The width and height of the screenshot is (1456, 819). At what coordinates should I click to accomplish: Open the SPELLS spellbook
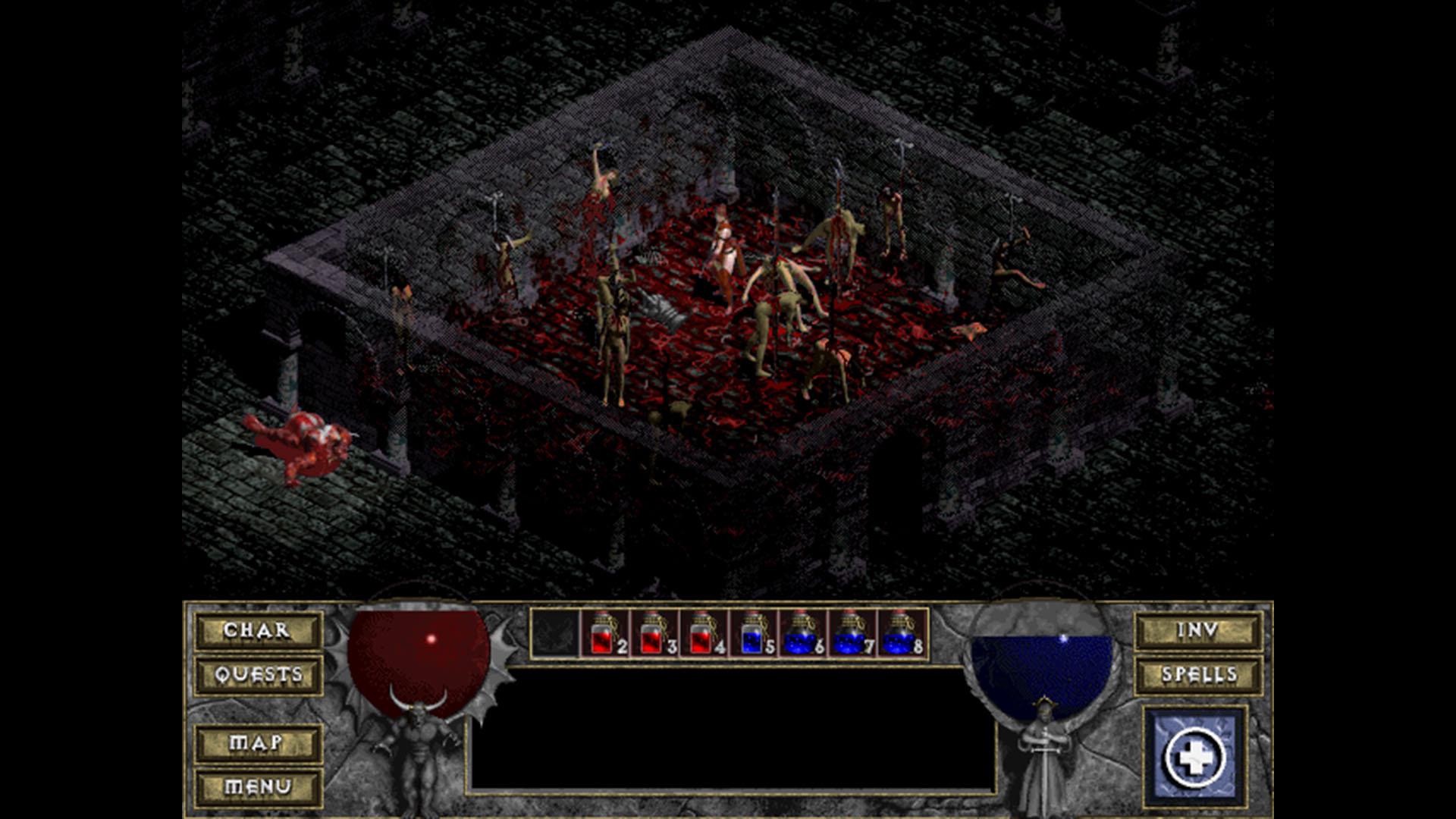[x=1200, y=674]
